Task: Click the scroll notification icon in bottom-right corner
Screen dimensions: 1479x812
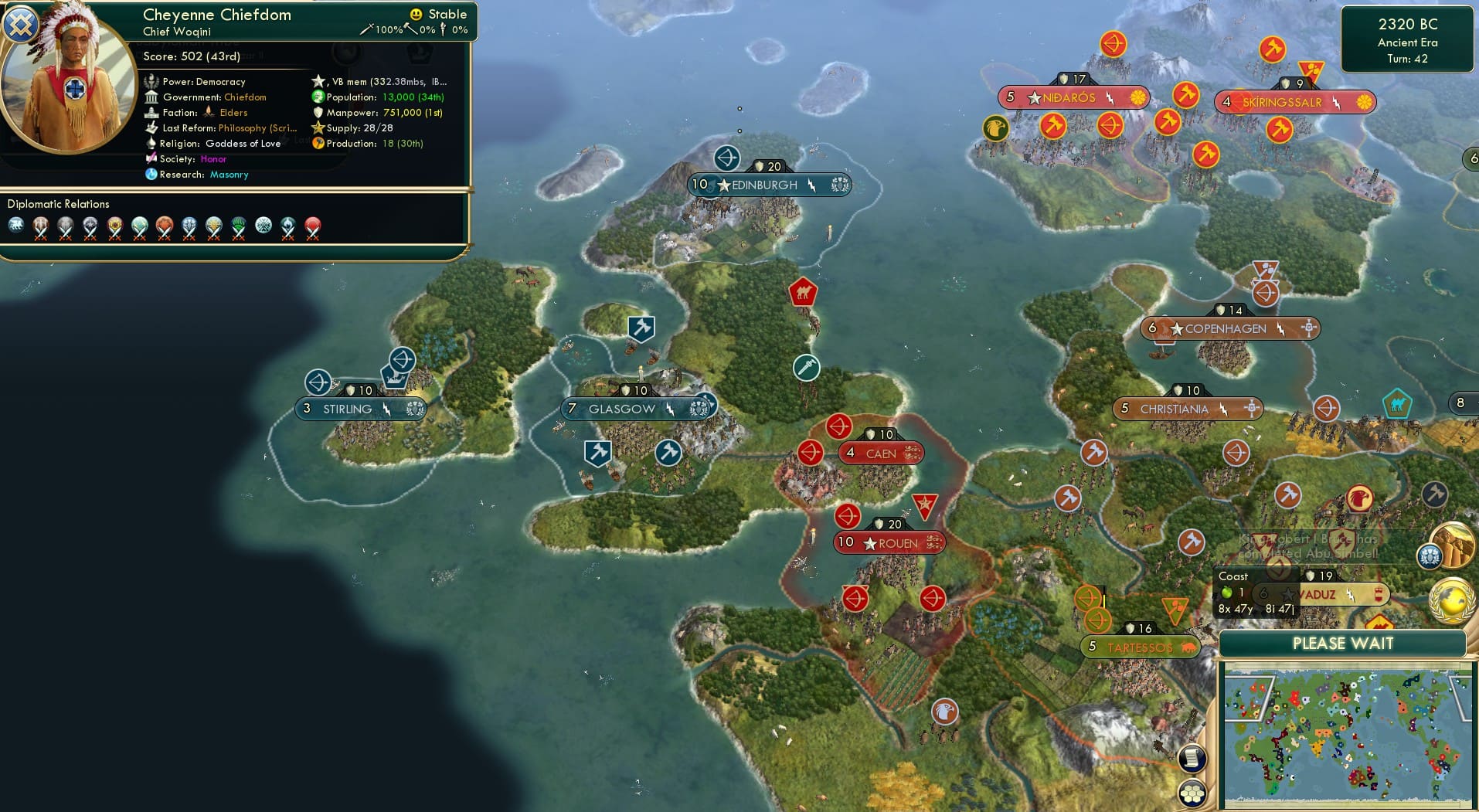Action: (1192, 759)
